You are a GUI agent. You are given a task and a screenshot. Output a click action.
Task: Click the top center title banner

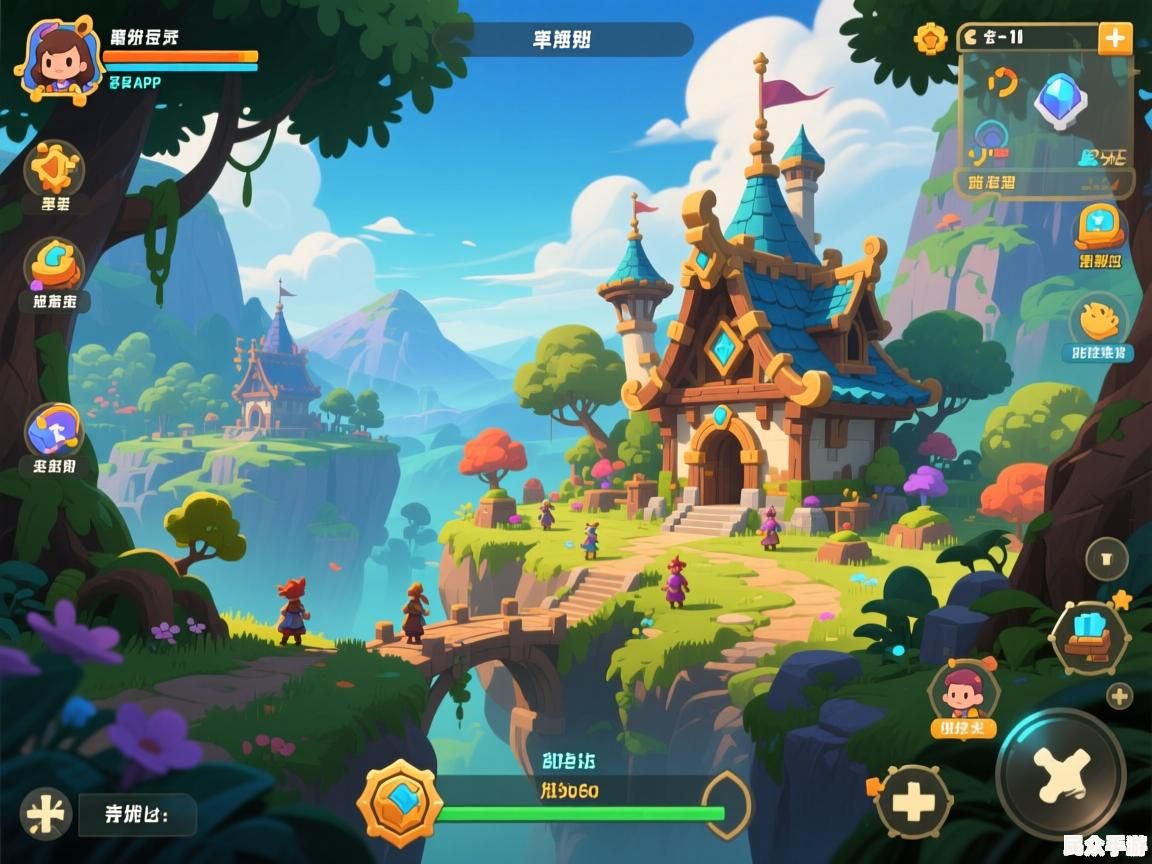pyautogui.click(x=563, y=40)
